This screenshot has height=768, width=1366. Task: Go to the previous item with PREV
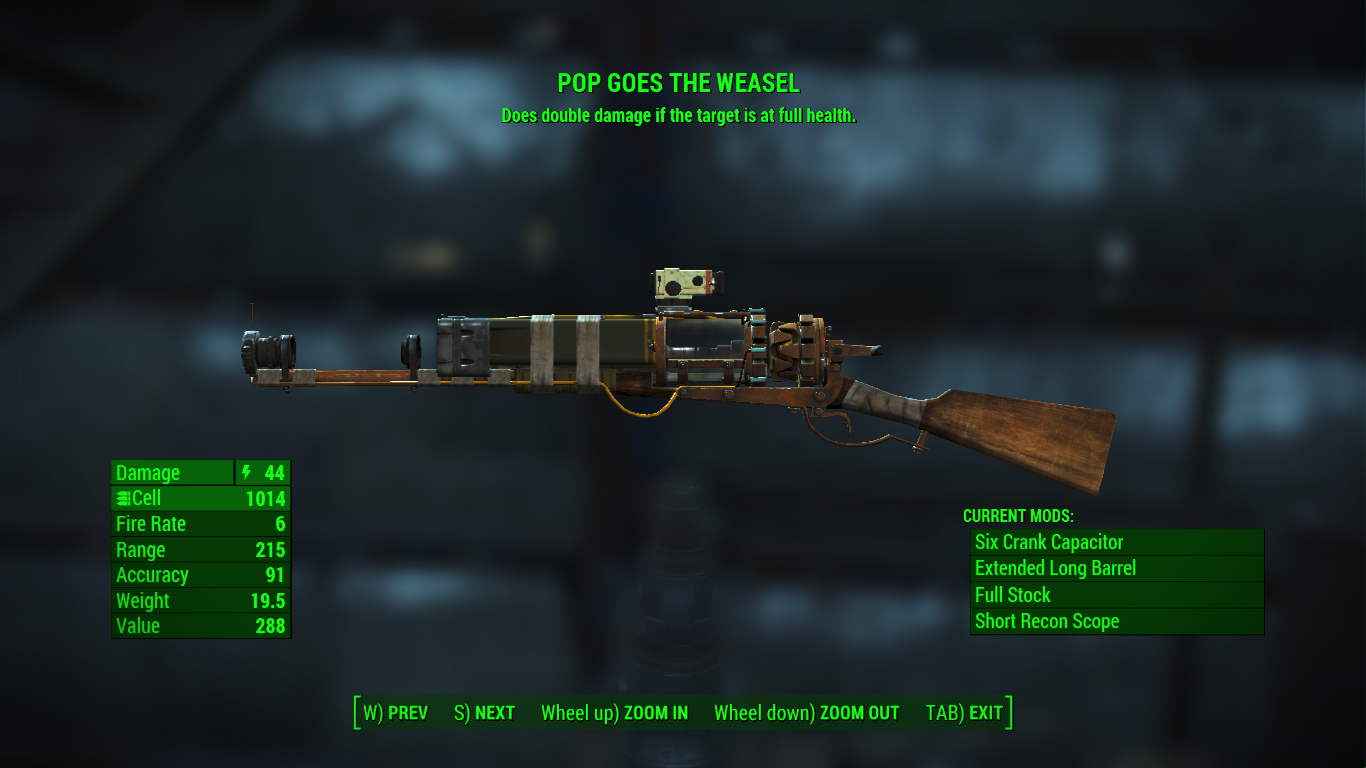coord(395,713)
